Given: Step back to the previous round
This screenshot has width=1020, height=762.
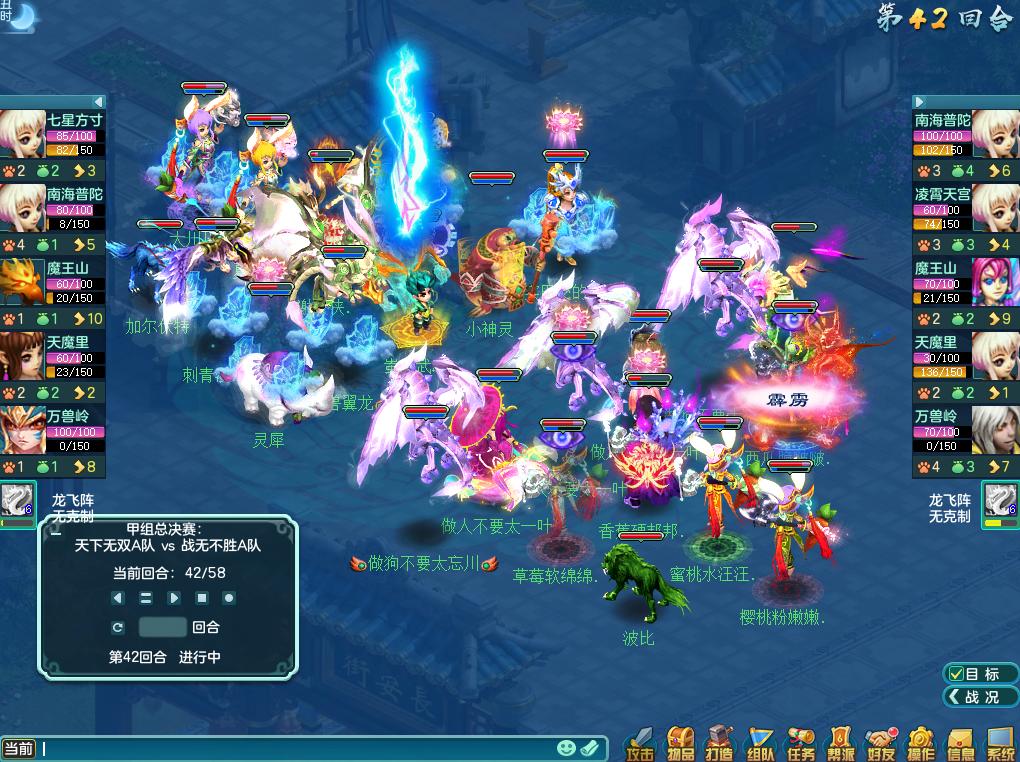Looking at the screenshot, I should [118, 598].
